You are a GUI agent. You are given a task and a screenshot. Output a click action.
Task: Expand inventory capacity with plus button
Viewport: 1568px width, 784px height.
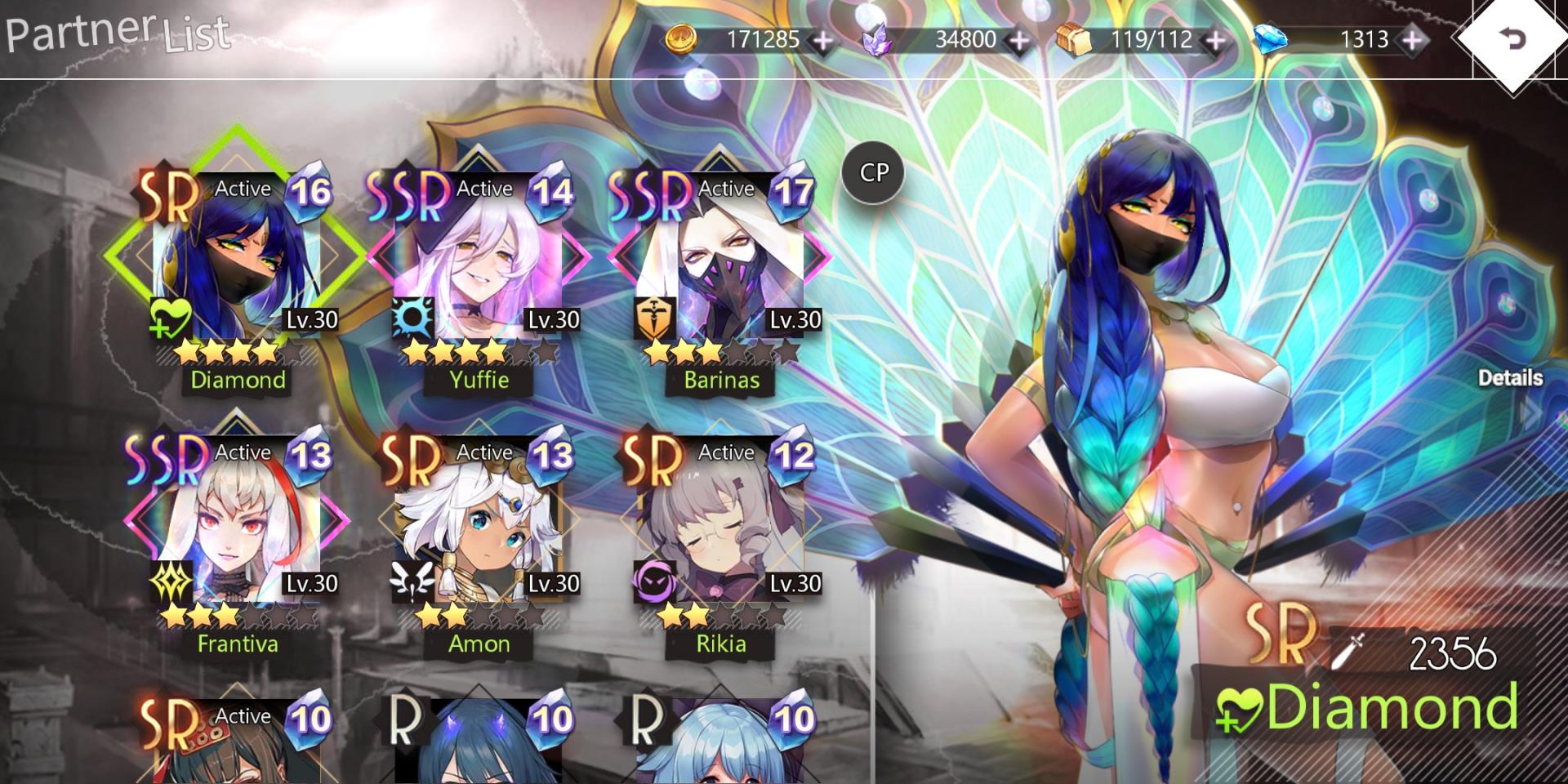coord(1216,39)
